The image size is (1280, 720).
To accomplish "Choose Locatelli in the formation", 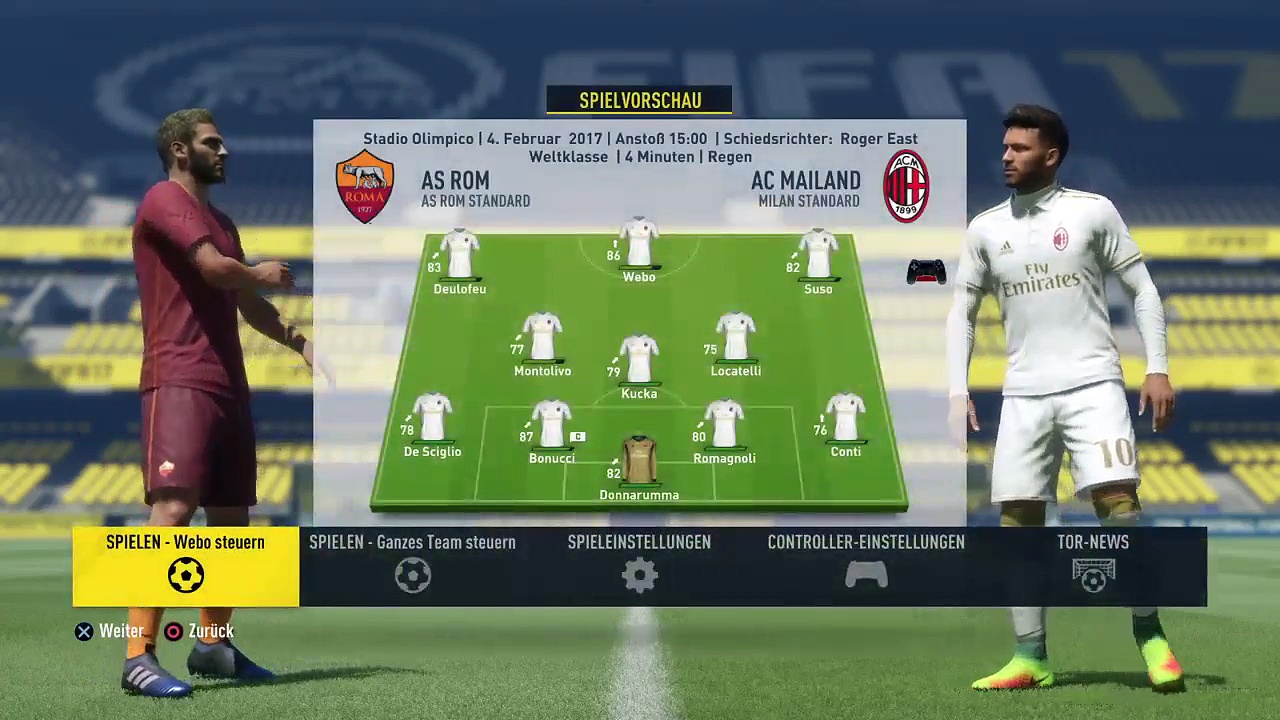I will [x=735, y=337].
